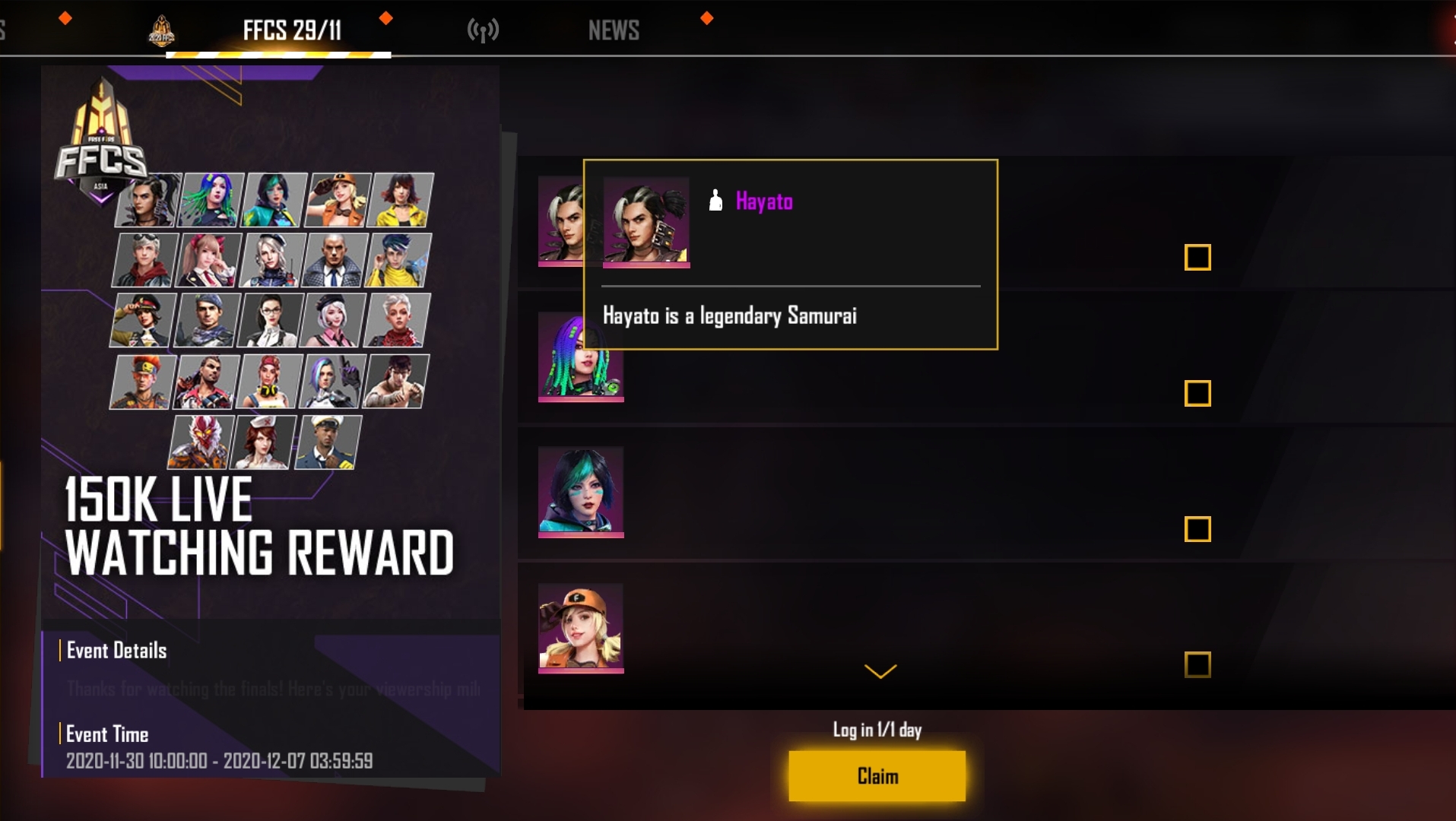Tick the checkbox for green-haired character reward
The height and width of the screenshot is (821, 1456).
point(1197,393)
